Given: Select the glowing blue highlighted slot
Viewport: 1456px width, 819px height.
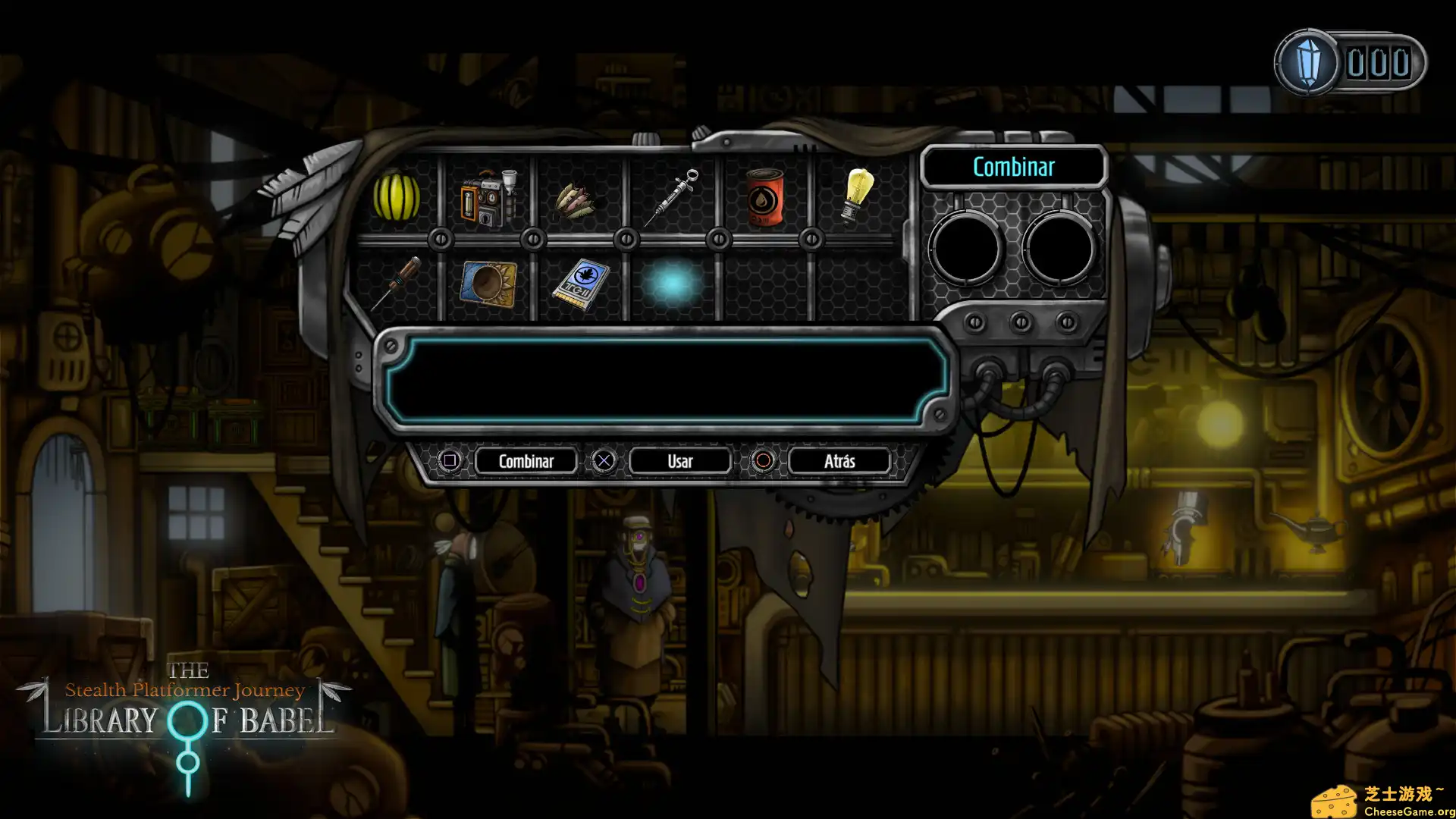Looking at the screenshot, I should point(672,284).
